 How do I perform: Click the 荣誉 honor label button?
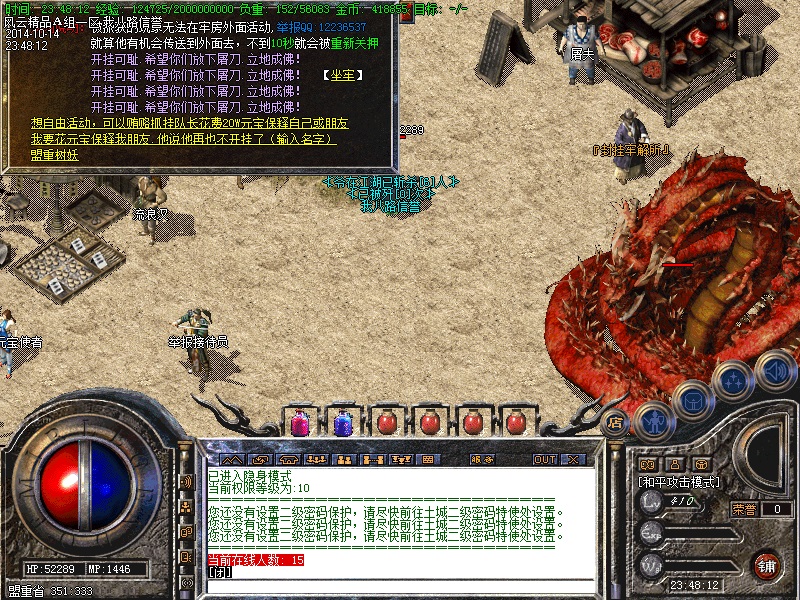[743, 509]
